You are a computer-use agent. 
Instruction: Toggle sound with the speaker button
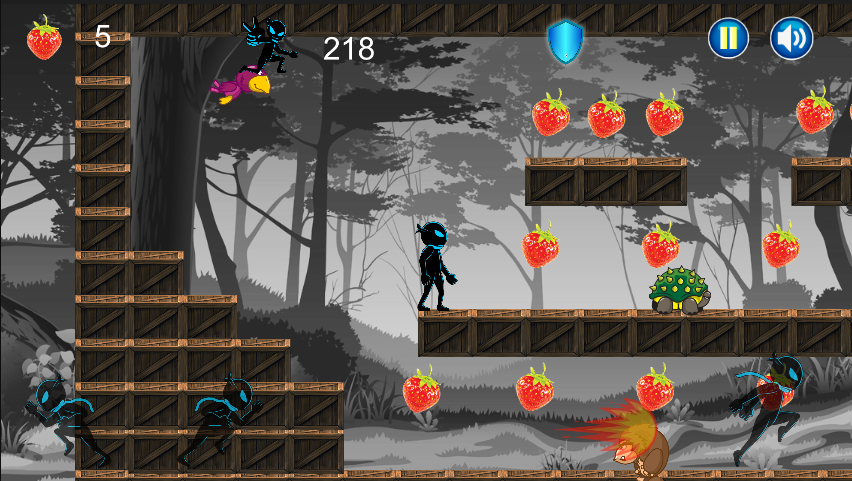coord(791,39)
